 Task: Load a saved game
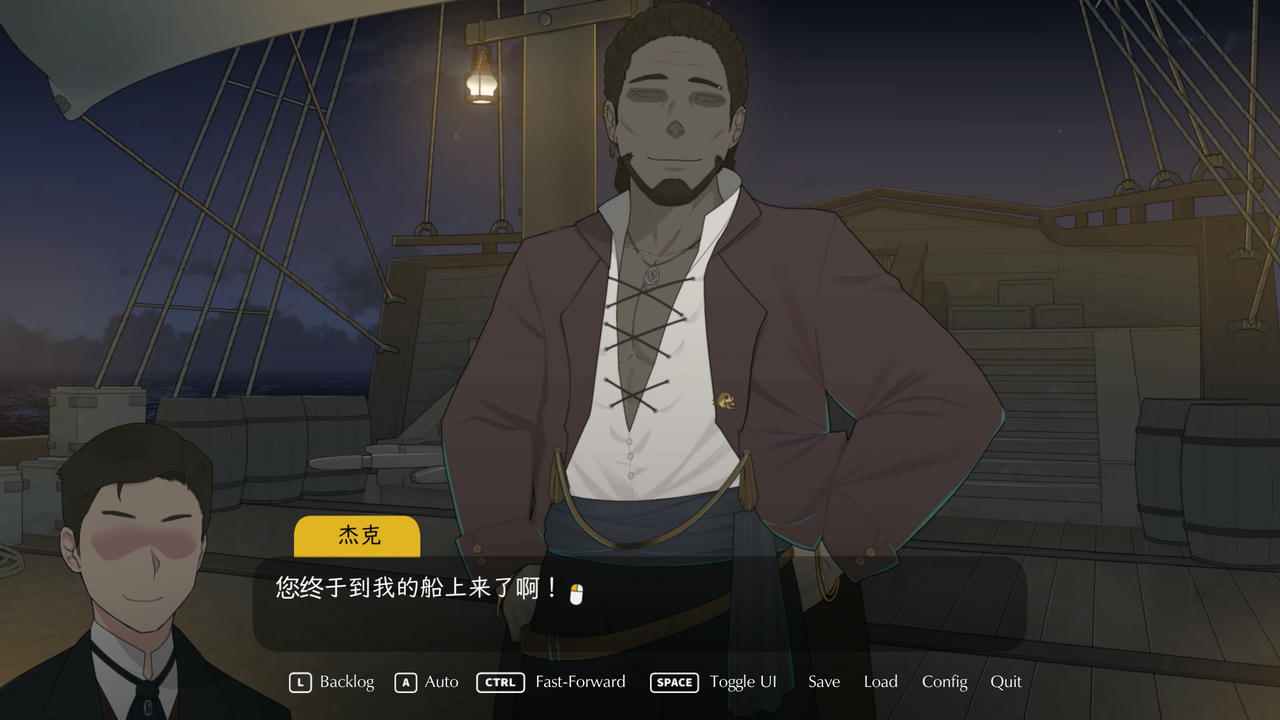click(x=880, y=682)
